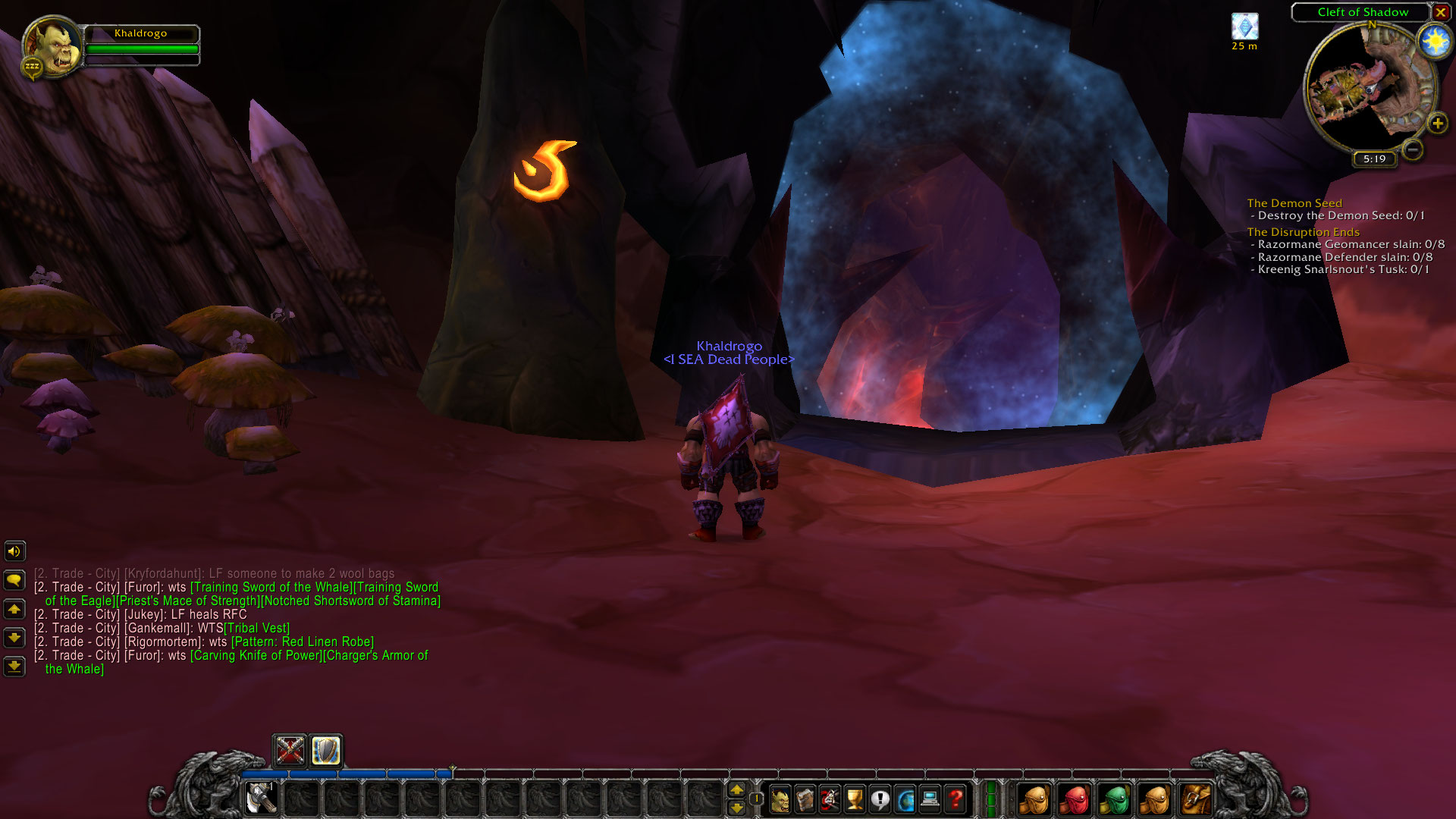Open the quest log golden chalice button

point(855,799)
